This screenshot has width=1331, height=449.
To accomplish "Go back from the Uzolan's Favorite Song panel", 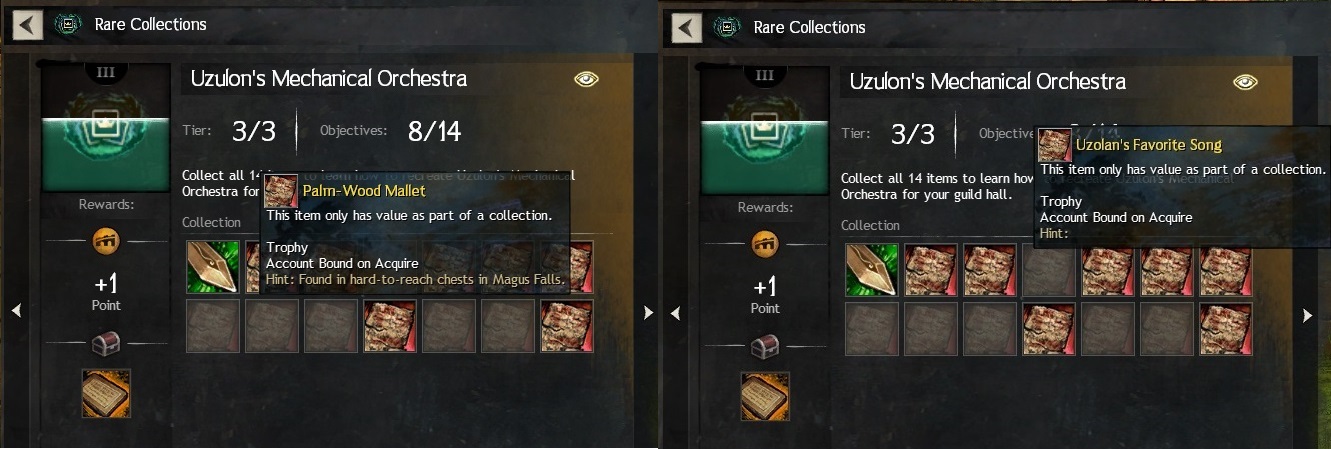I will [x=688, y=27].
